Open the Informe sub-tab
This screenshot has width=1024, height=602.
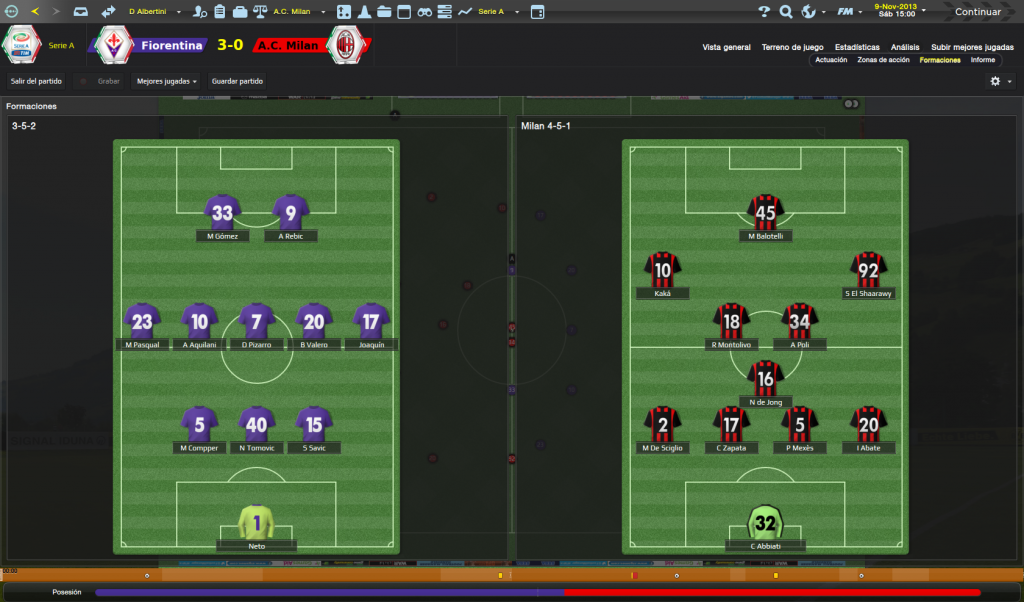pos(983,60)
